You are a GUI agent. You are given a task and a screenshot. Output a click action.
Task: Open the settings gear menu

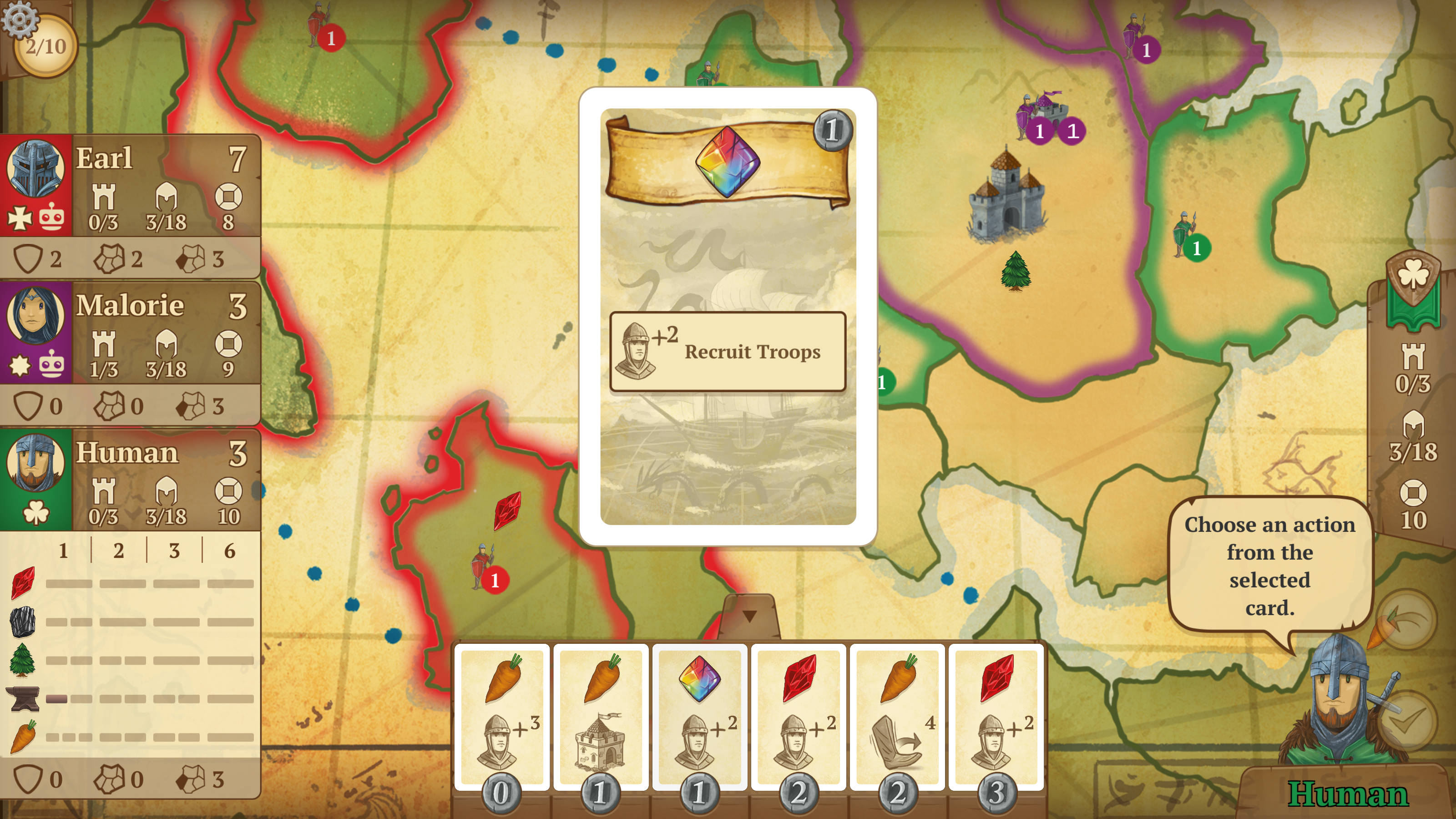point(19,19)
